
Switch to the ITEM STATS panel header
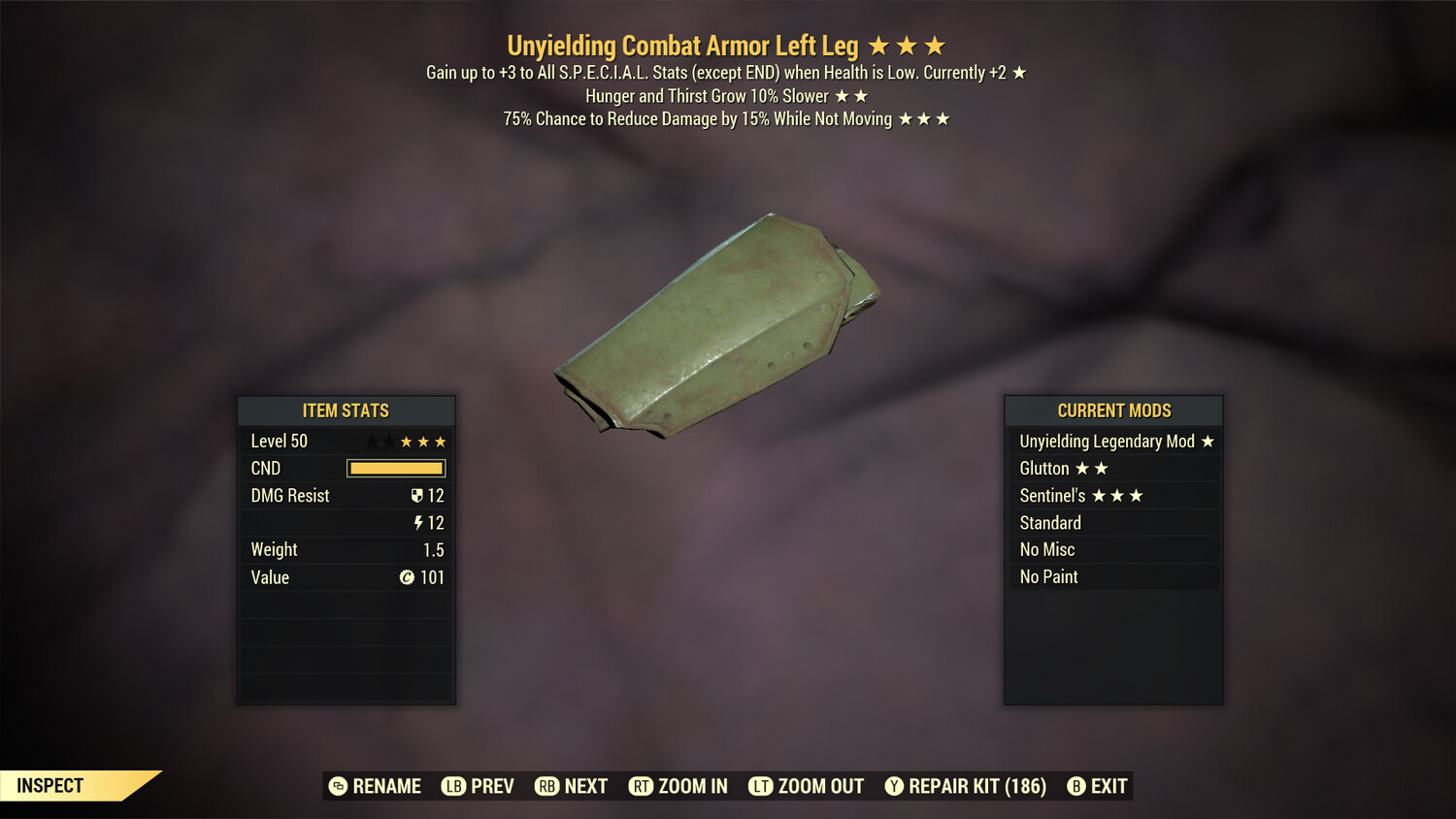[346, 409]
